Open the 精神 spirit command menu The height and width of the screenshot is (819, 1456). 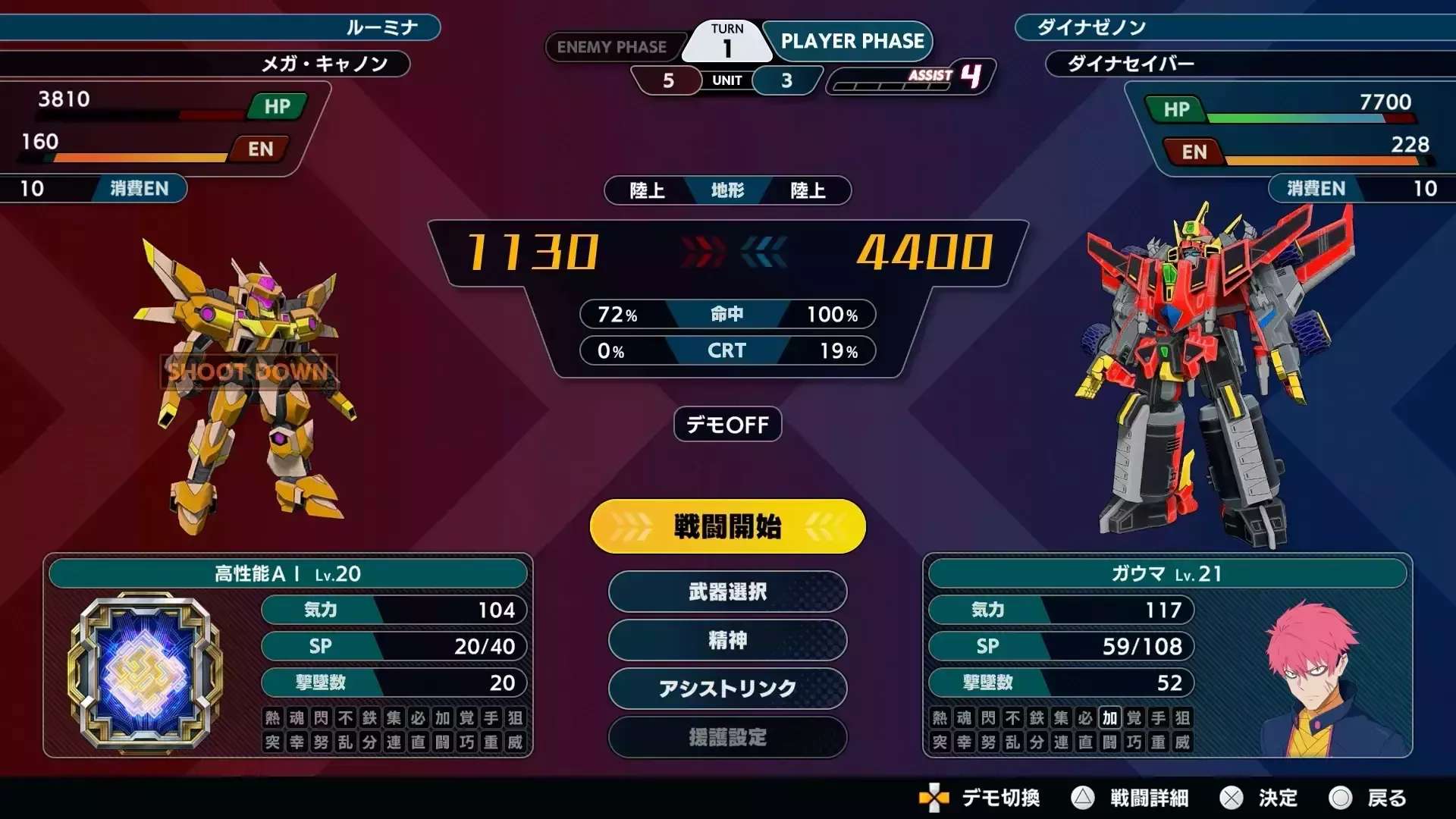[726, 641]
